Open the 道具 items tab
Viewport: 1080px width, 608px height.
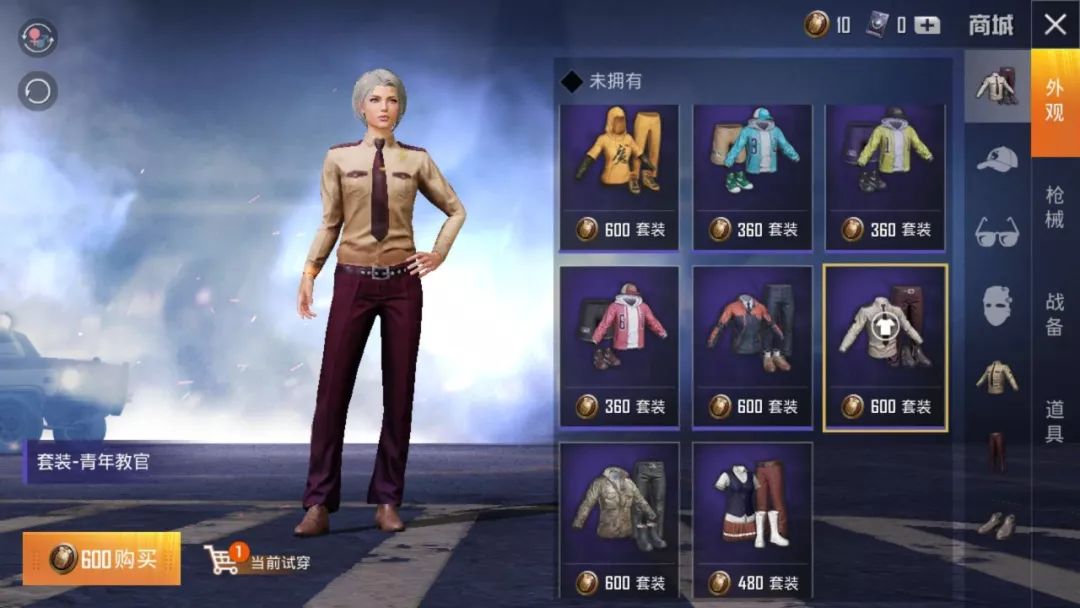click(1055, 421)
